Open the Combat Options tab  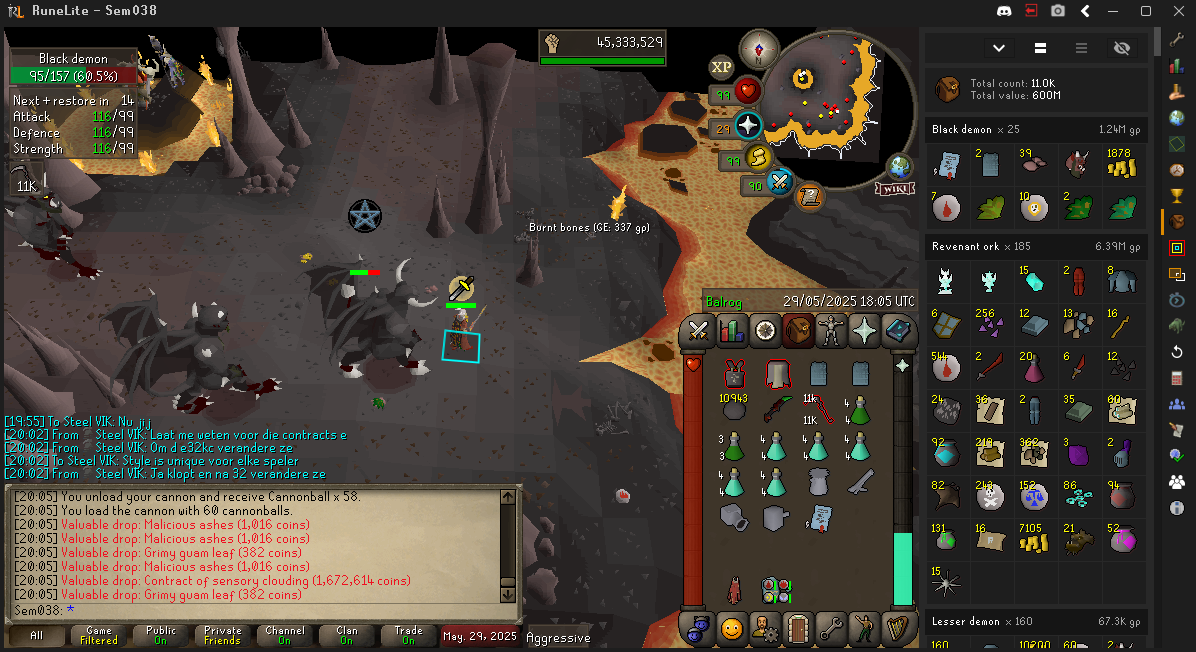tap(698, 329)
